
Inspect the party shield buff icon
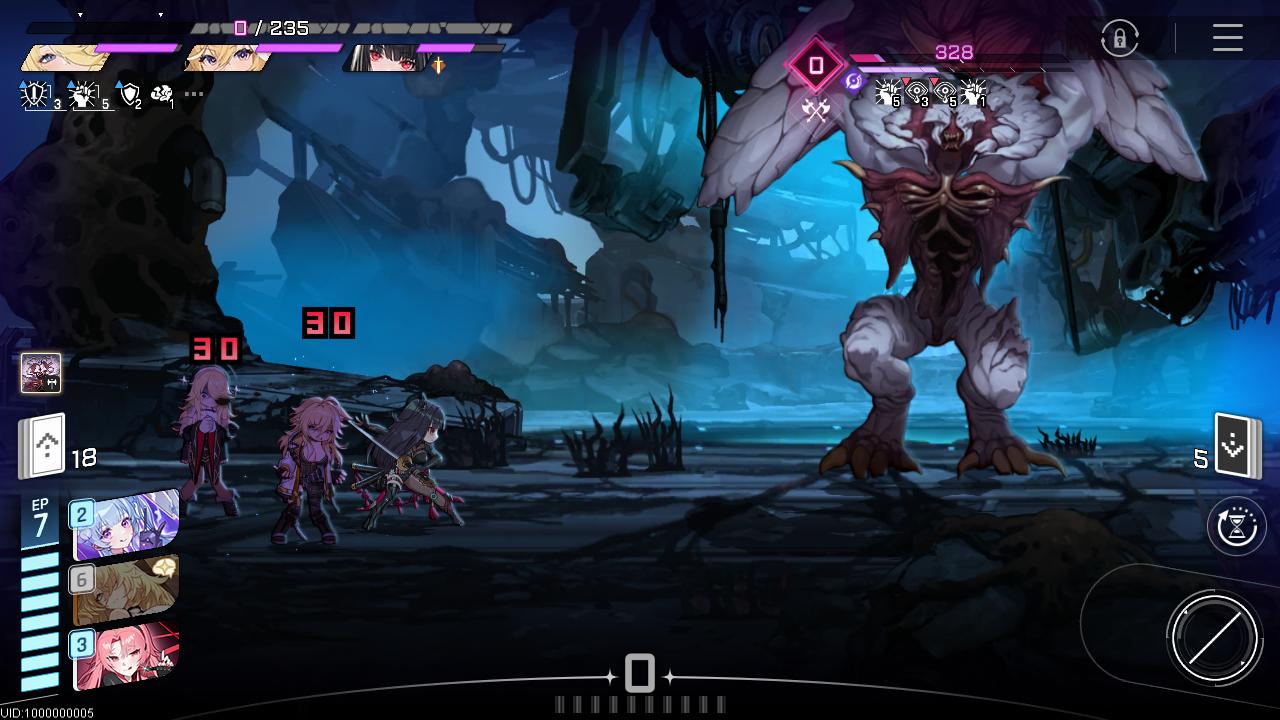pyautogui.click(x=130, y=94)
